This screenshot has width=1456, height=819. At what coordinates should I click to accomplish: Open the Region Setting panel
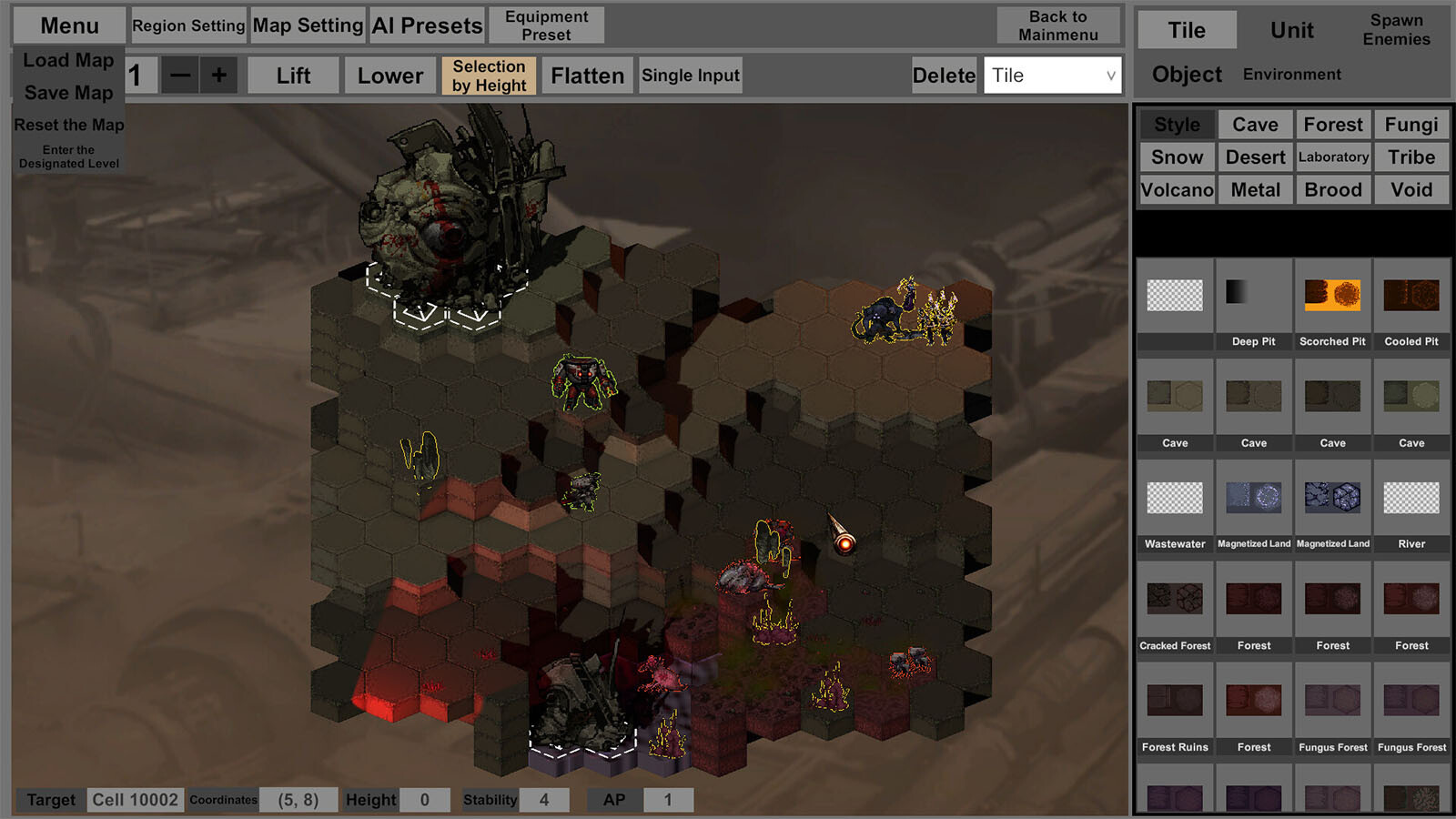click(x=188, y=25)
